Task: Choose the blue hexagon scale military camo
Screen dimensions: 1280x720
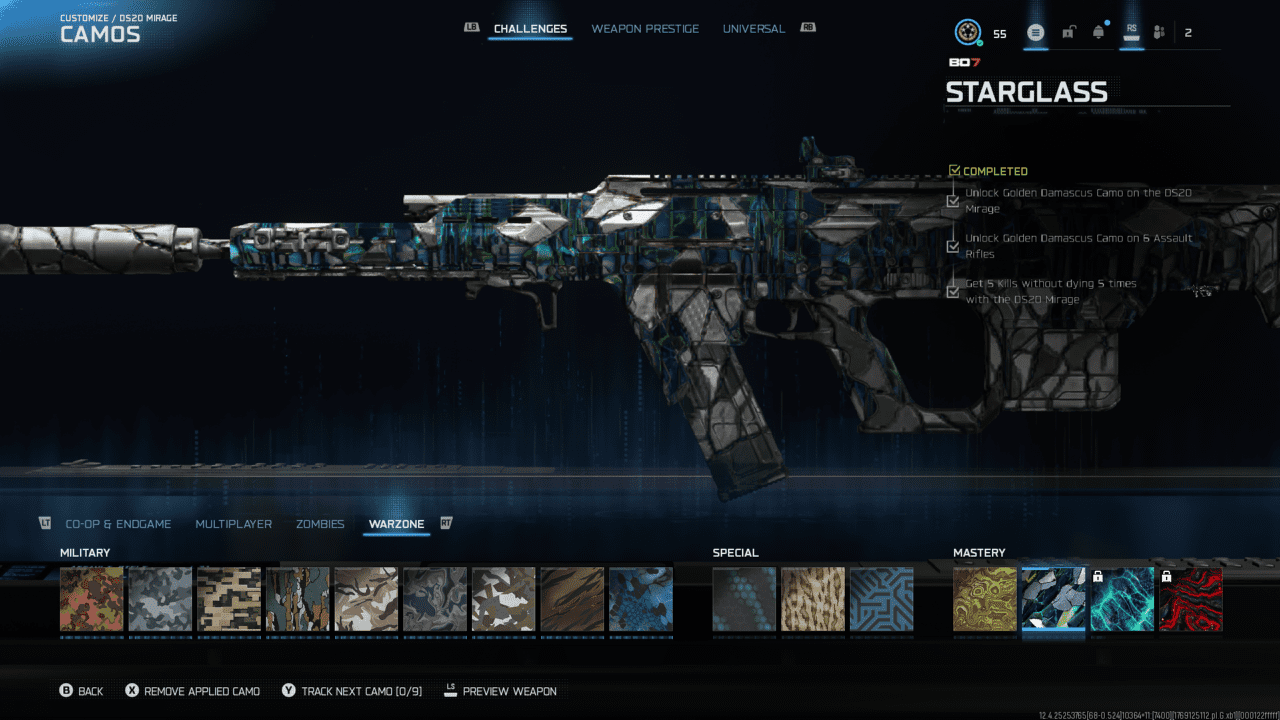Action: click(x=641, y=599)
